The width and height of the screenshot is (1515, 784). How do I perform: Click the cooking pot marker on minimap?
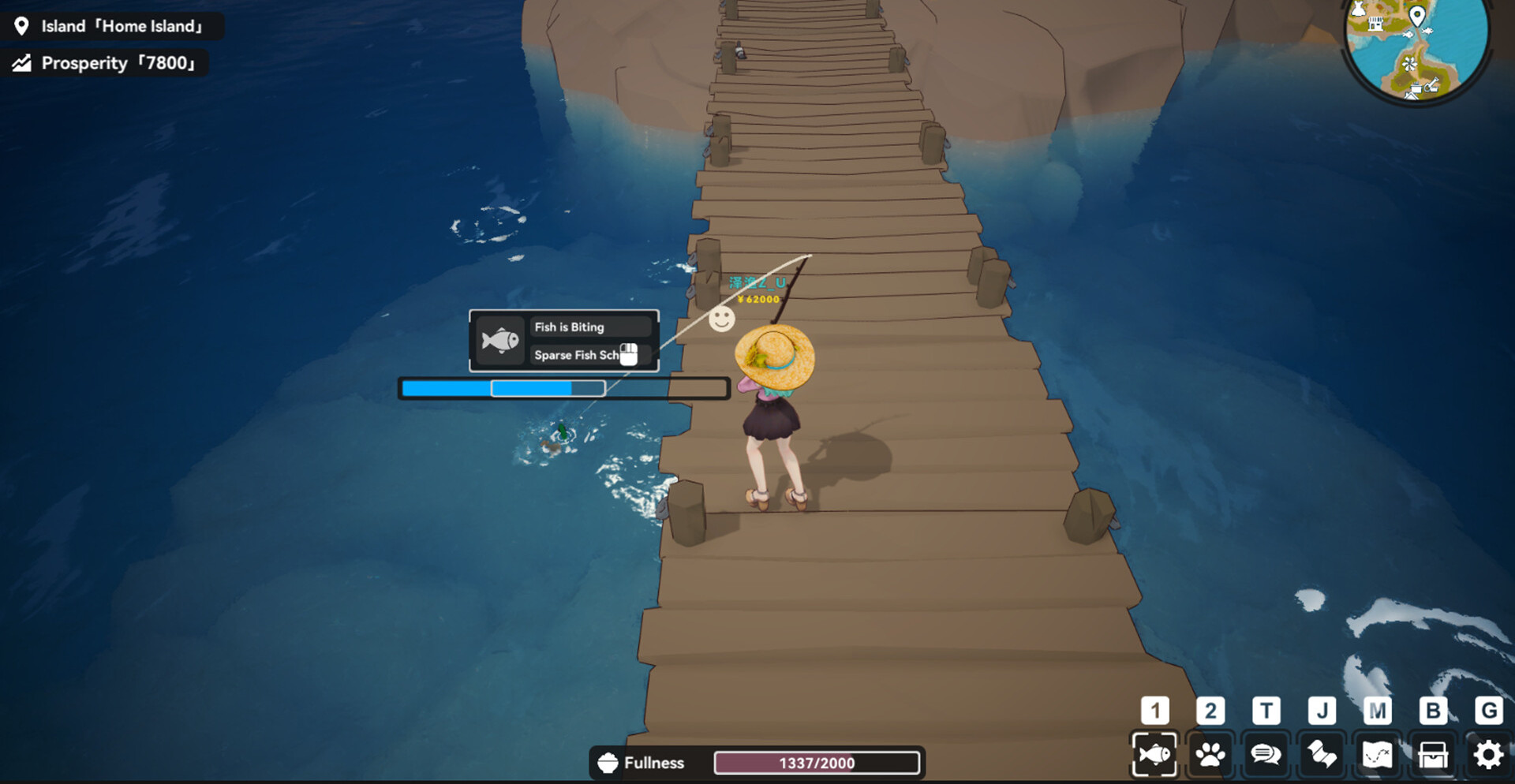point(1416,88)
